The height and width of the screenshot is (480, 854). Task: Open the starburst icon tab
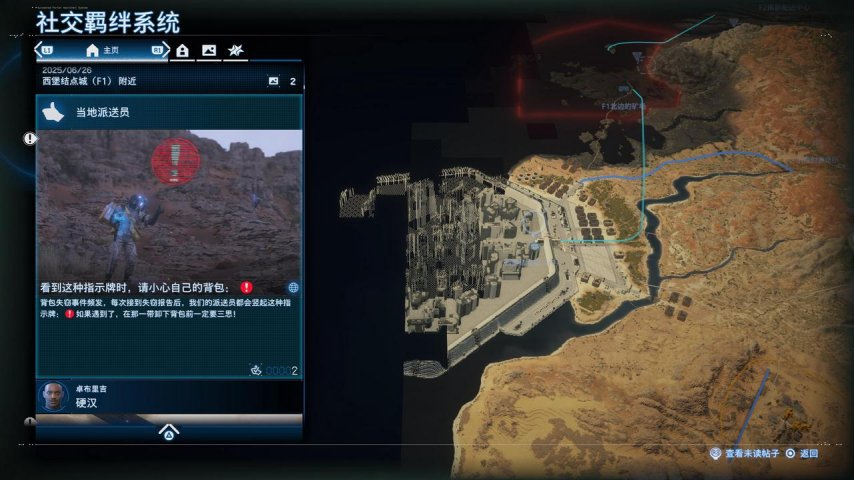(235, 50)
